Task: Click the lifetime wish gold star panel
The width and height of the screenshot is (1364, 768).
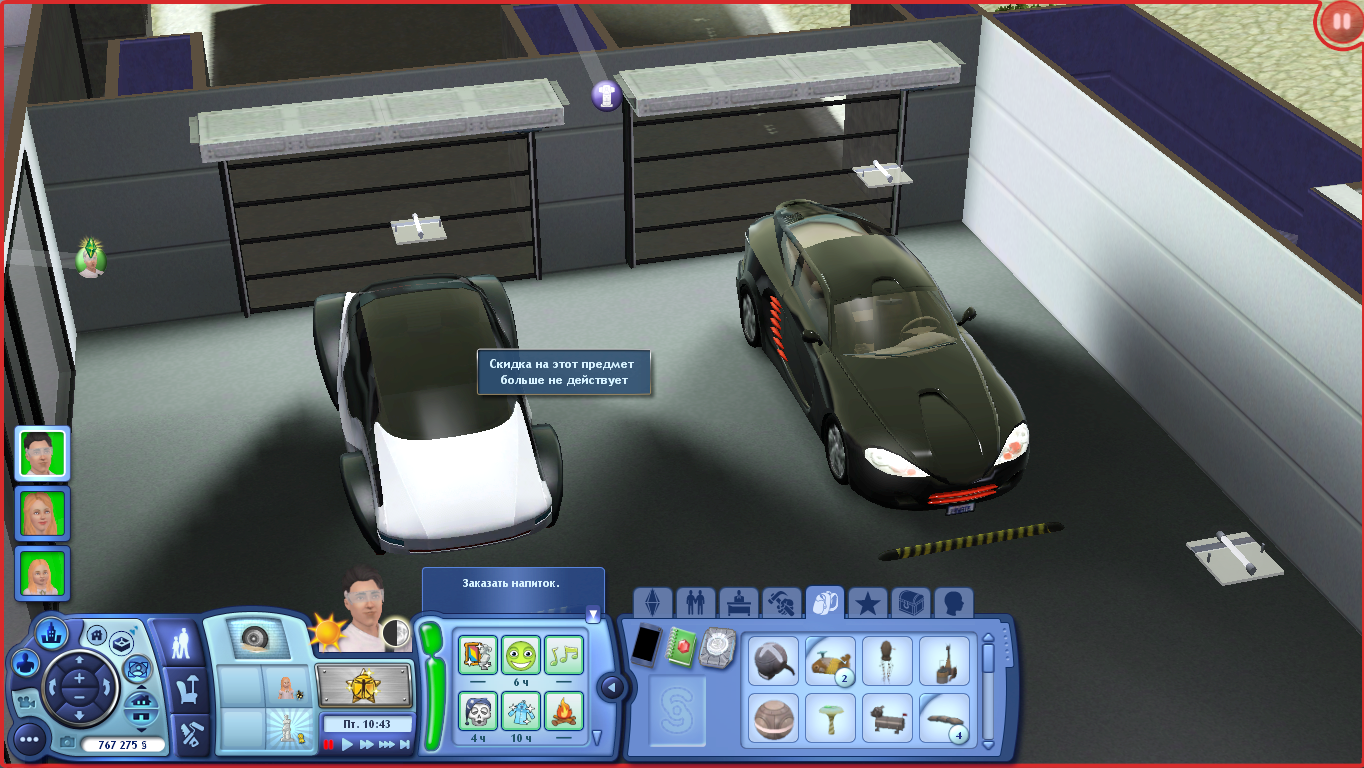Action: (x=364, y=686)
